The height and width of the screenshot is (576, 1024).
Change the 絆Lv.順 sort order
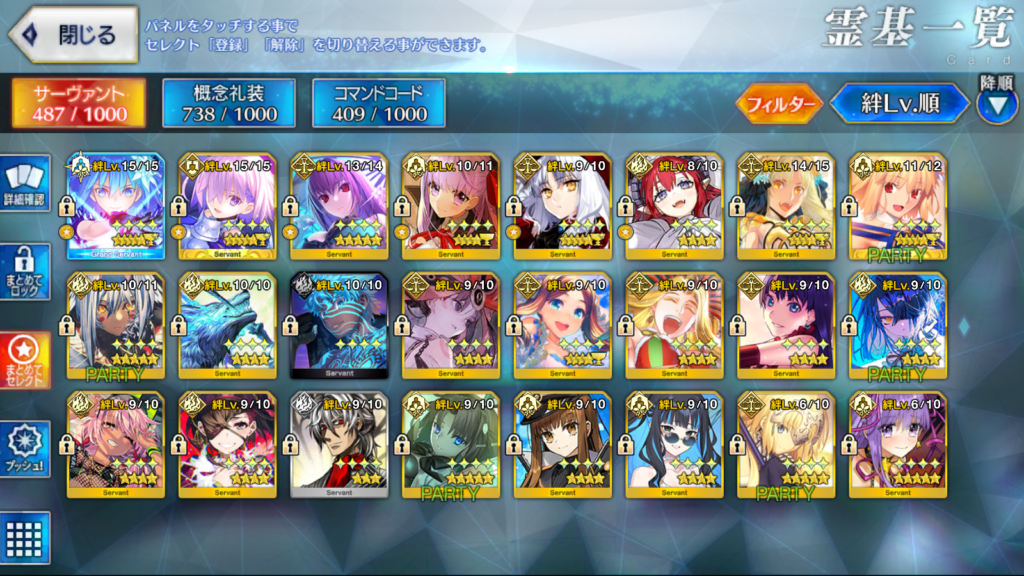point(899,103)
